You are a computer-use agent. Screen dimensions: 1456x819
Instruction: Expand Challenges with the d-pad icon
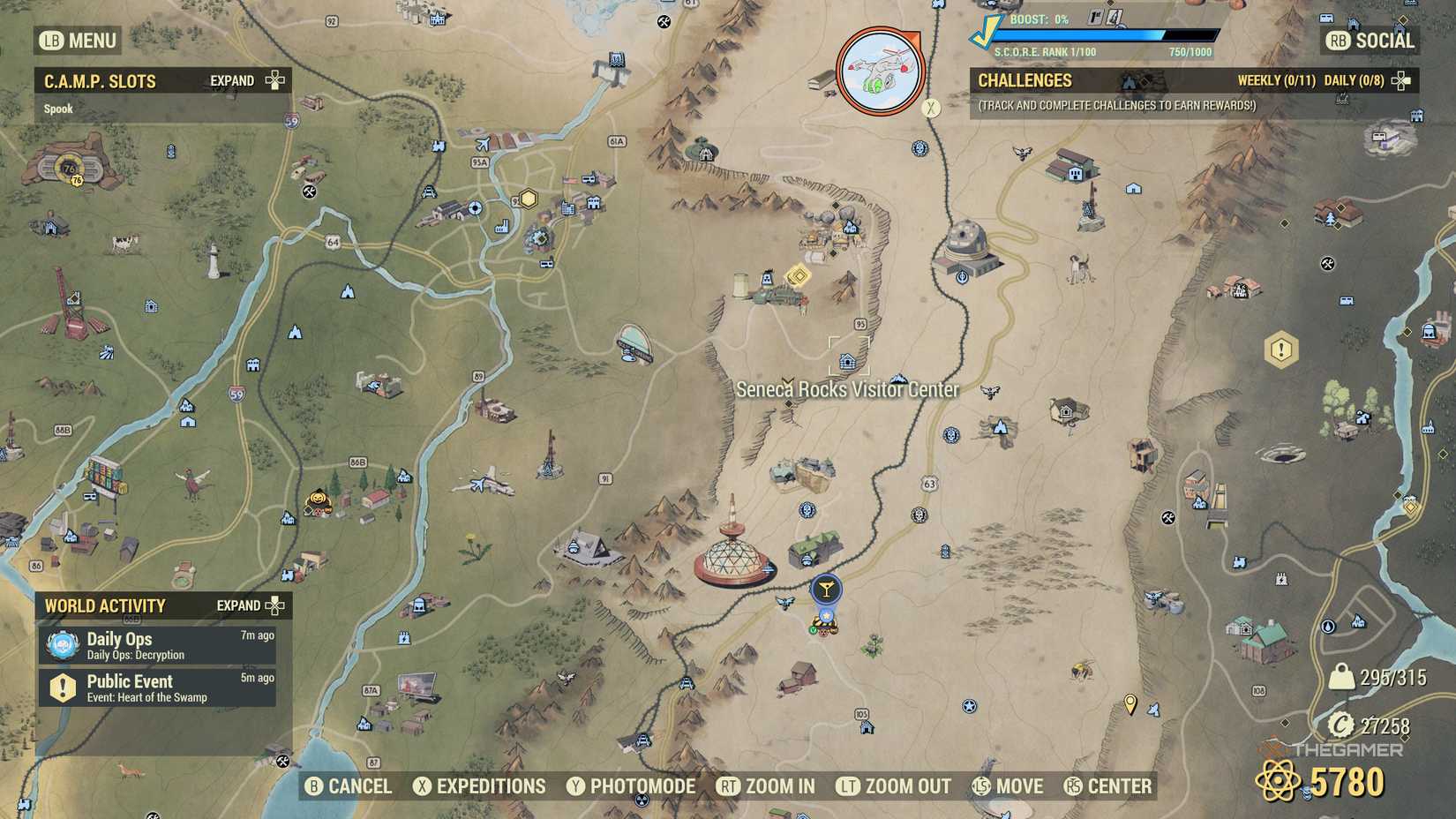(x=1402, y=80)
